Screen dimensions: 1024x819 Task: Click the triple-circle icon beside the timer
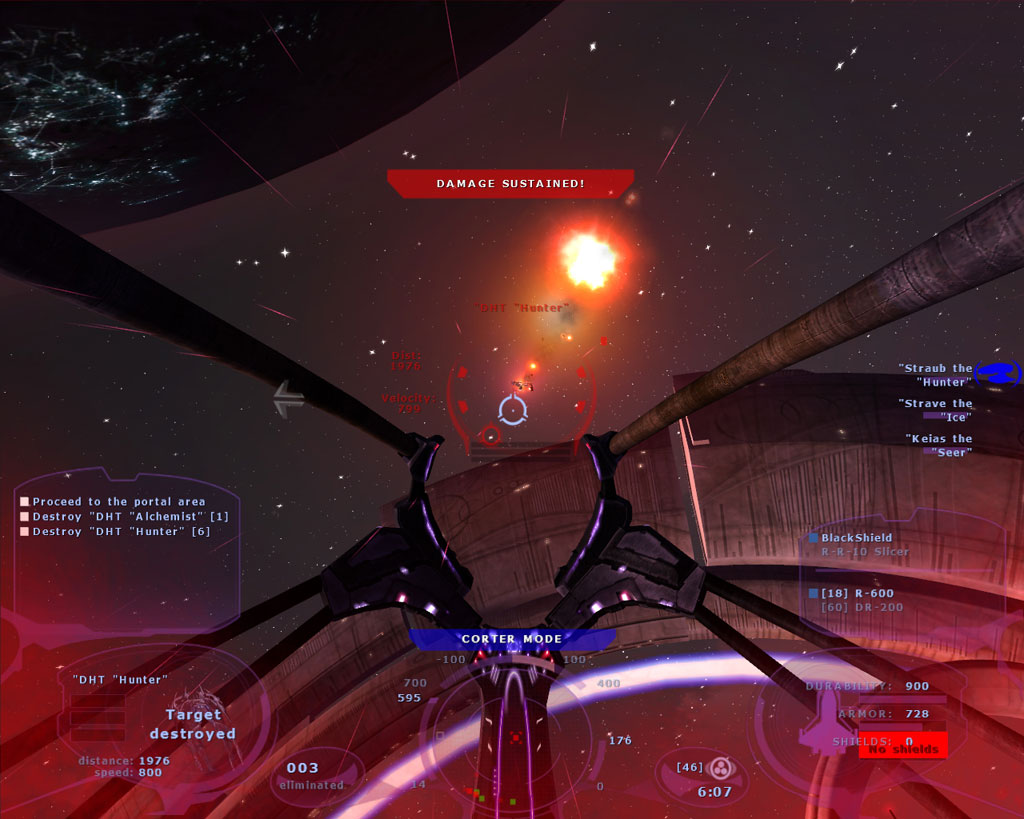coord(720,768)
